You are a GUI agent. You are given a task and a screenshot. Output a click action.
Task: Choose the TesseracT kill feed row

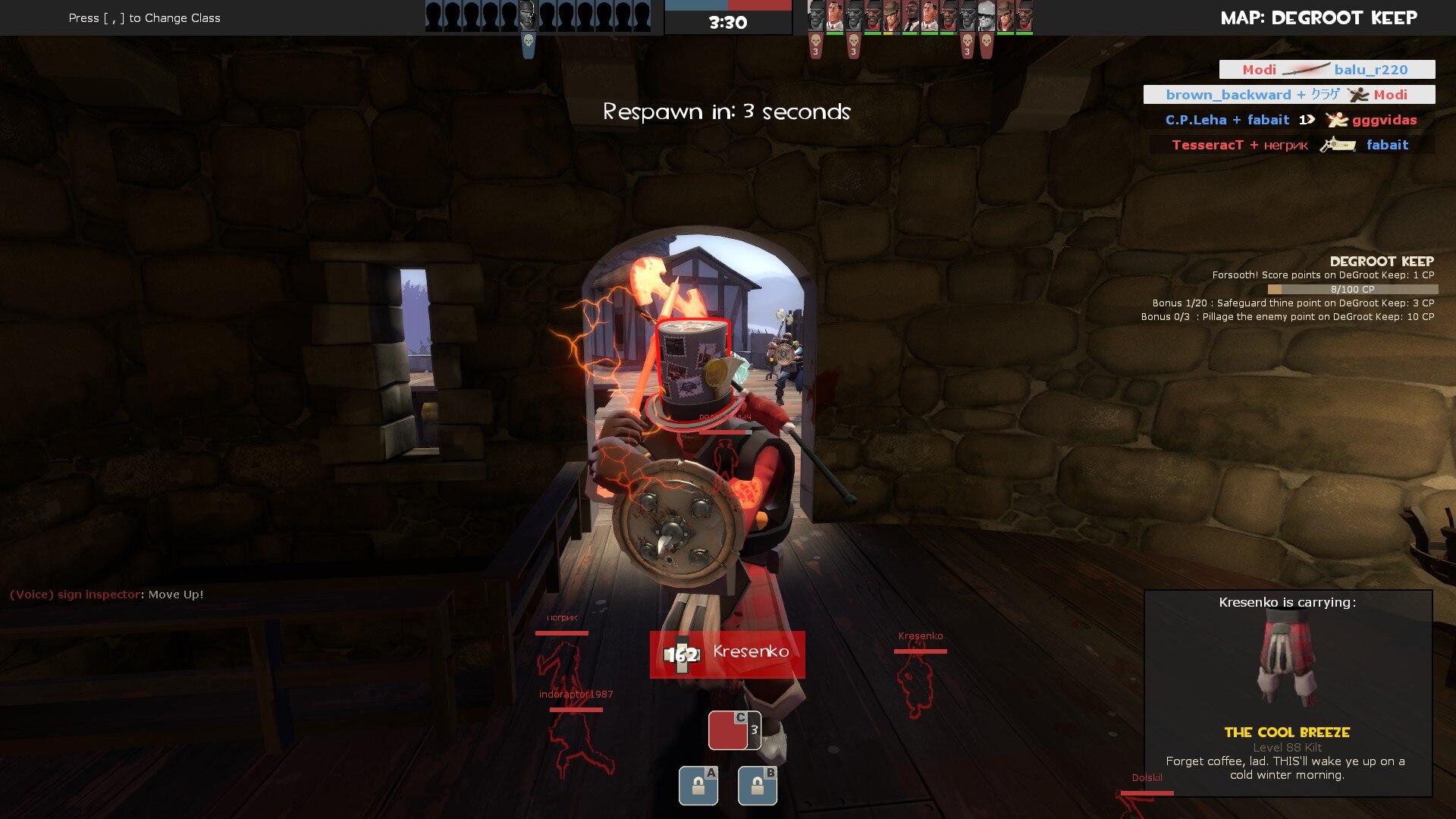(1291, 145)
